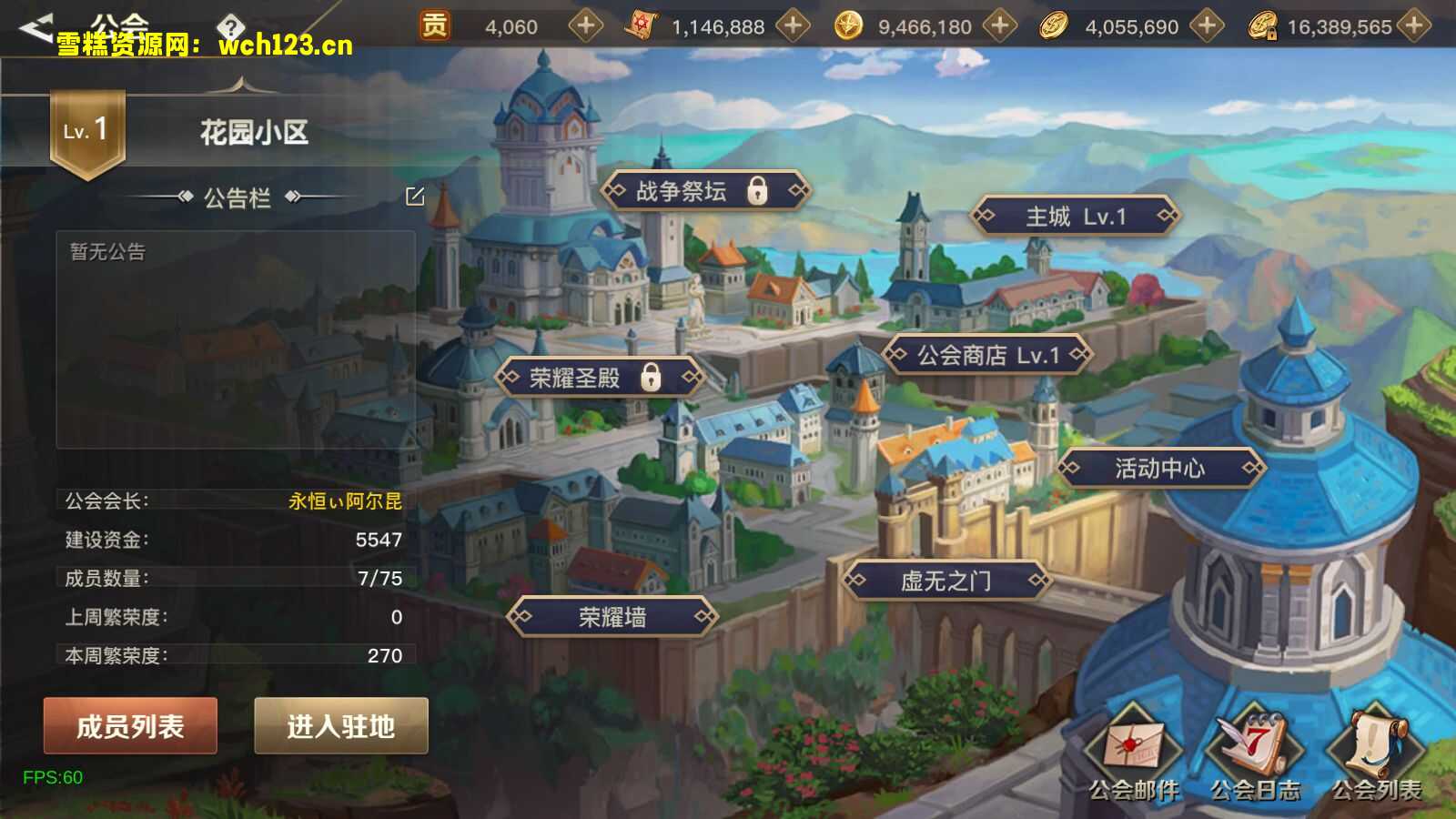Image resolution: width=1456 pixels, height=819 pixels.
Task: Click the Lv.1 guild level badge
Action: point(87,127)
